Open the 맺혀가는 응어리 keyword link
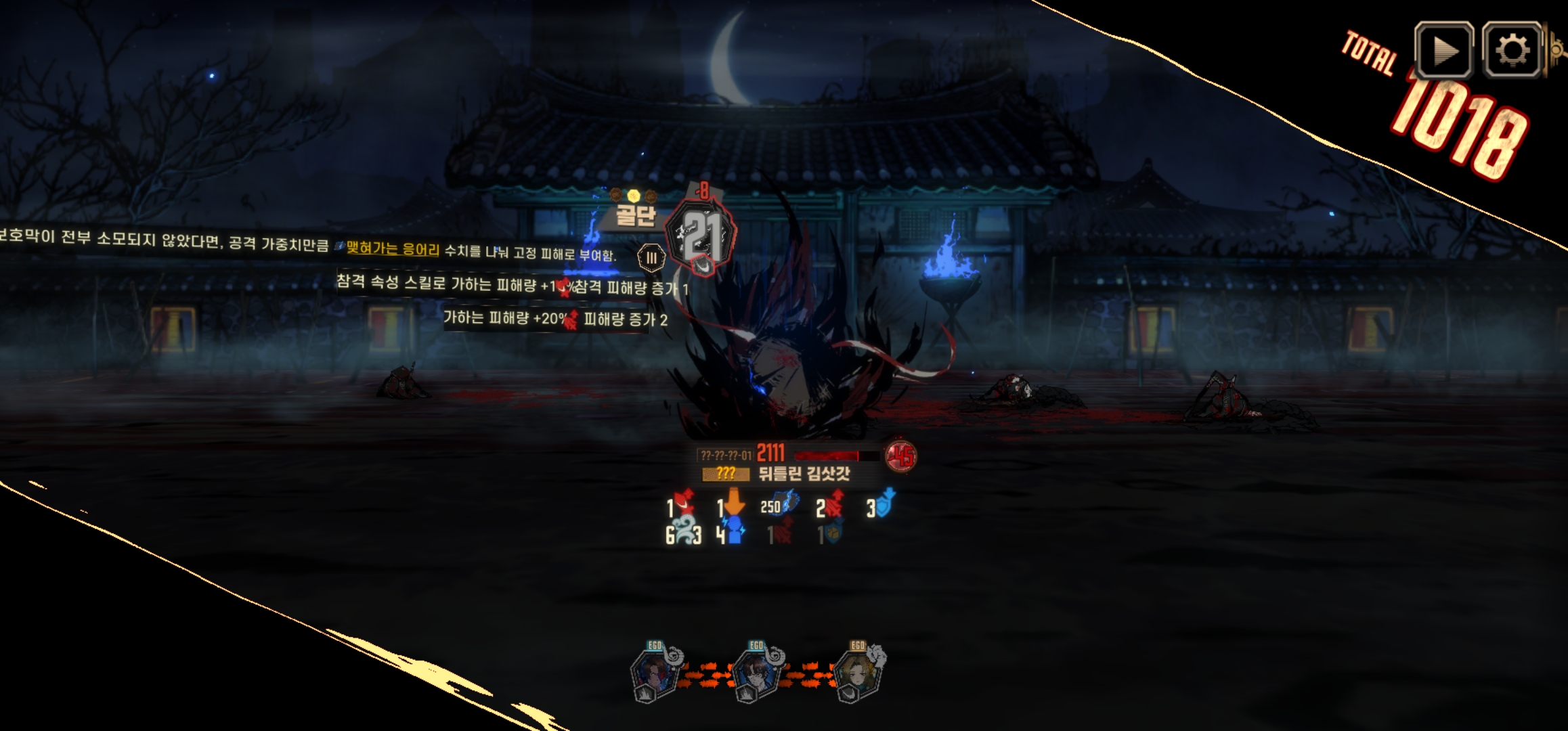This screenshot has height=731, width=1568. (x=393, y=249)
